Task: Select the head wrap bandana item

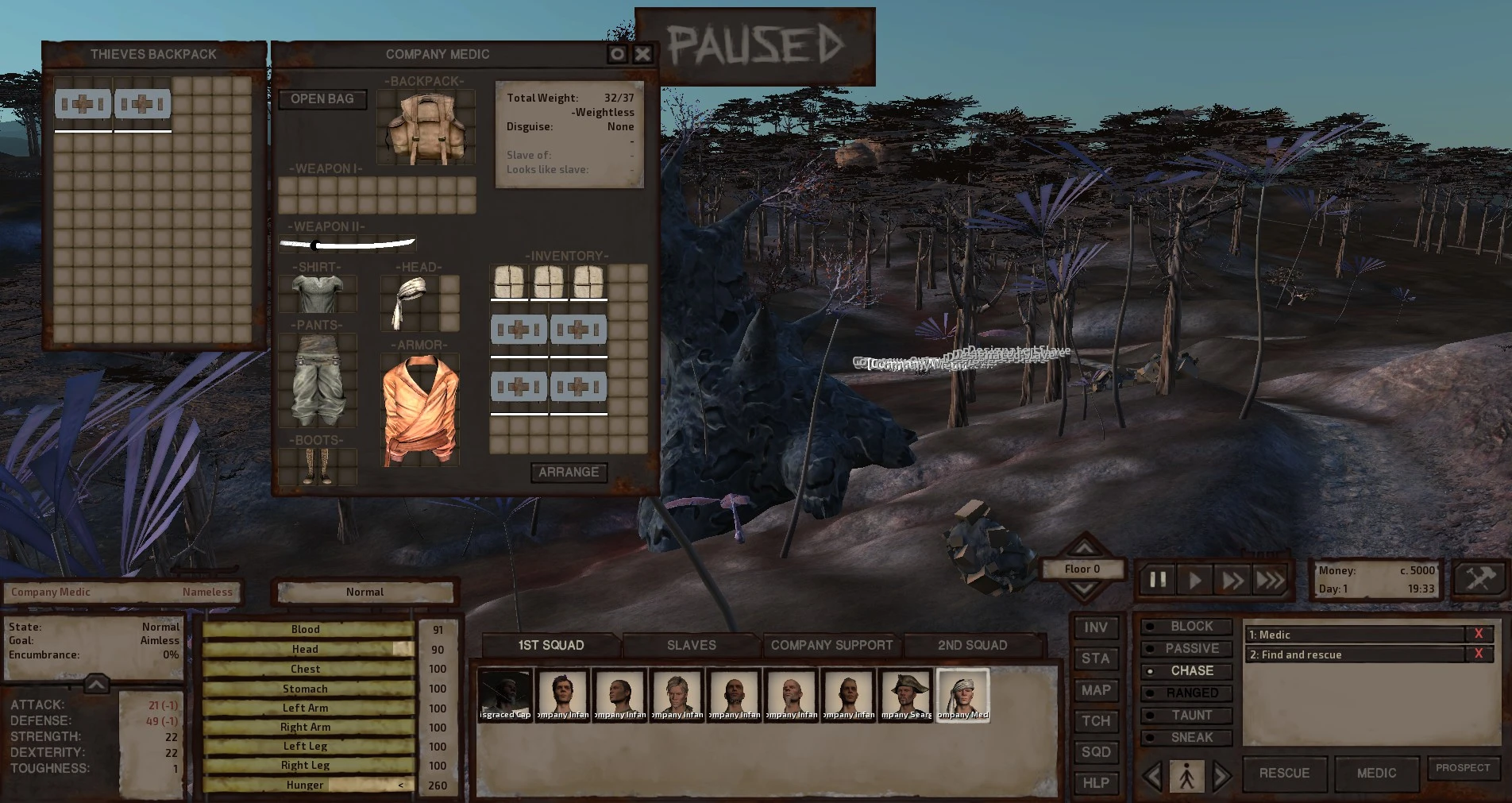Action: click(x=410, y=303)
